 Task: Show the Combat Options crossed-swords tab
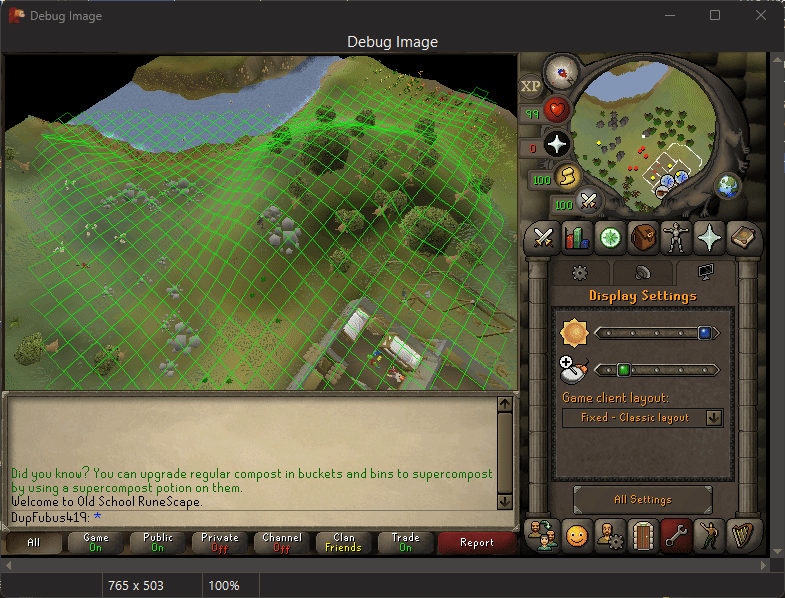coord(542,239)
